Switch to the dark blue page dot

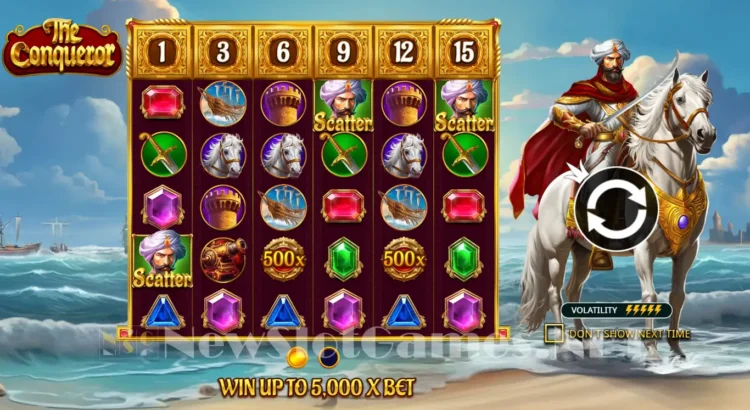327,357
